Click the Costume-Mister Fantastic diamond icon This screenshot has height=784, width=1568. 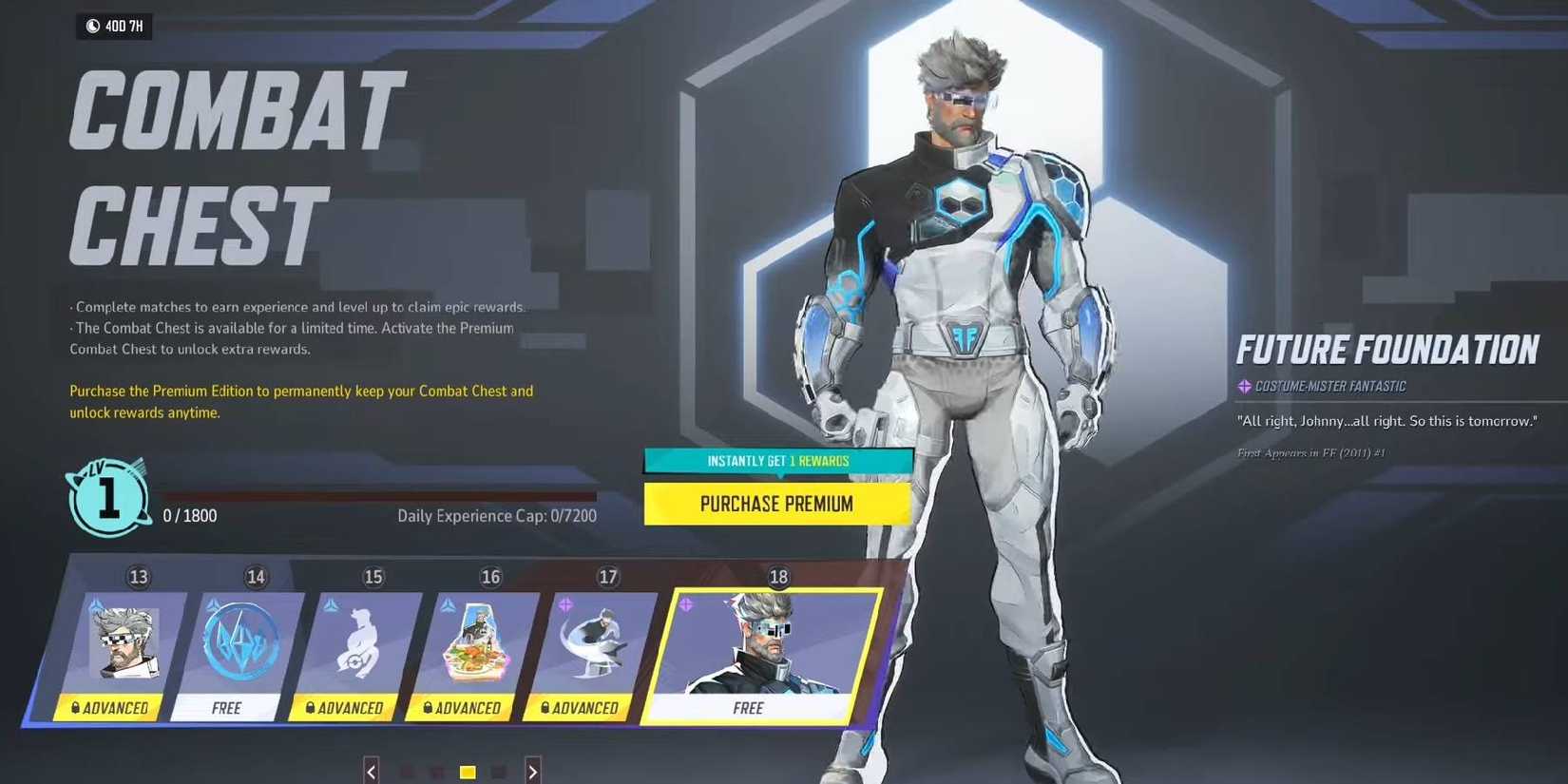[1245, 386]
